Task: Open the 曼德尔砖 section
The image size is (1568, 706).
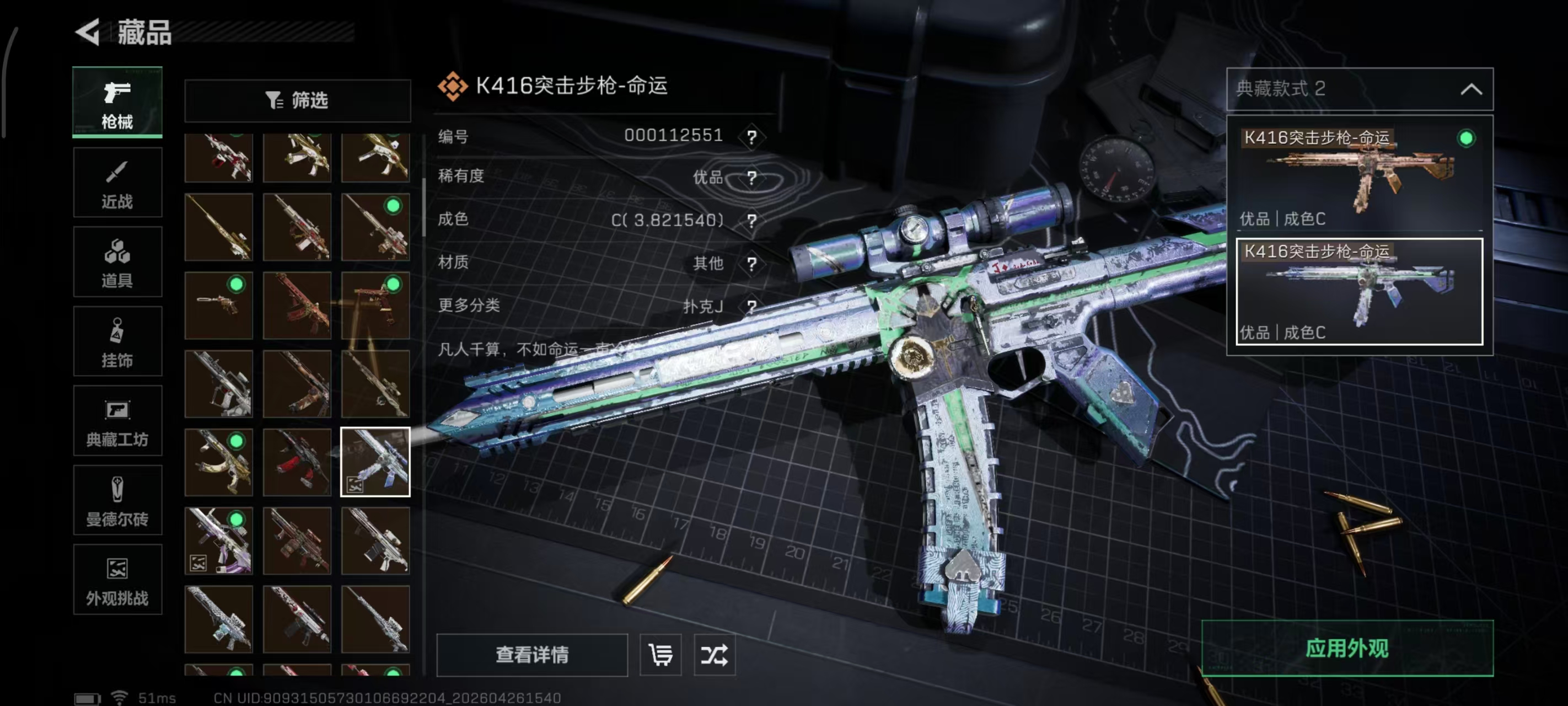Action: pyautogui.click(x=117, y=501)
